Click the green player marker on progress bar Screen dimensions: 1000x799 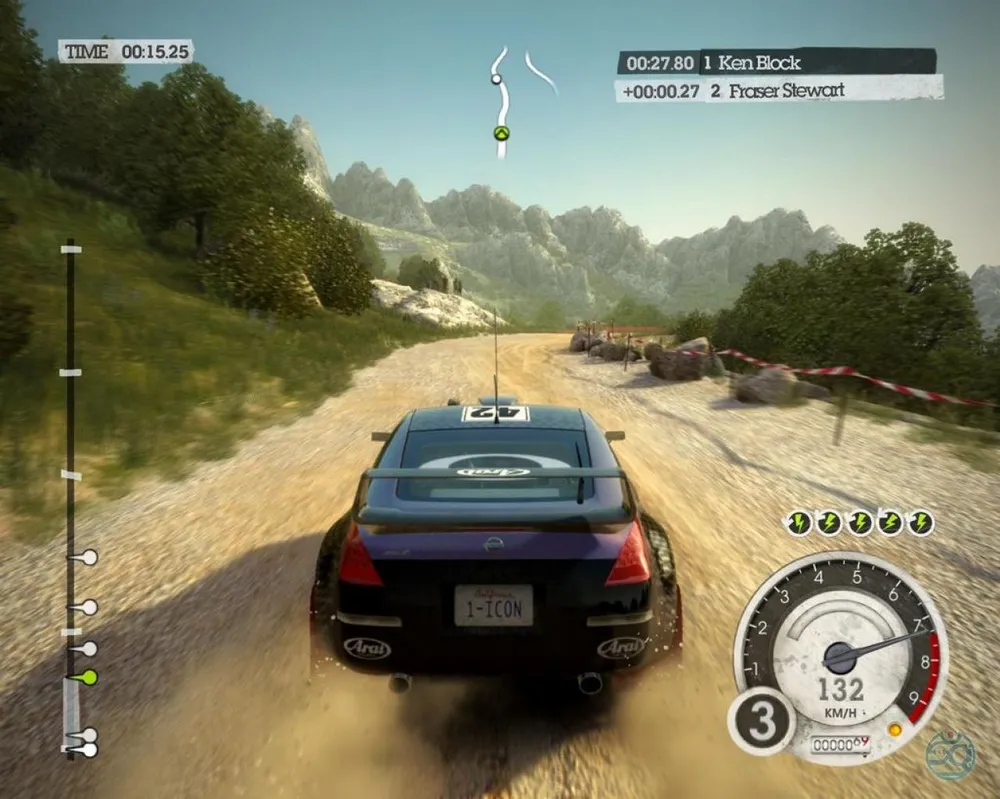point(88,677)
